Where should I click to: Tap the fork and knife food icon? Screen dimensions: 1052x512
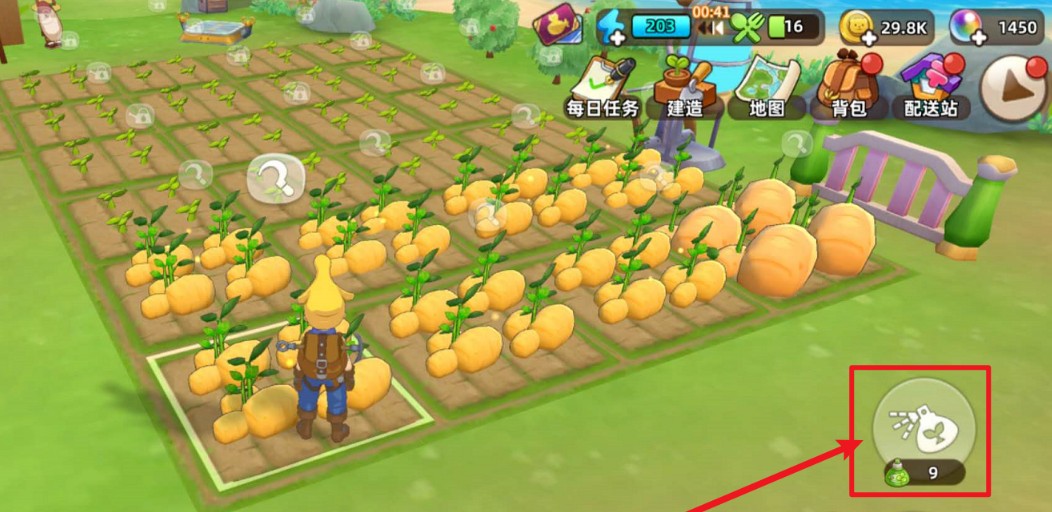pos(746,27)
